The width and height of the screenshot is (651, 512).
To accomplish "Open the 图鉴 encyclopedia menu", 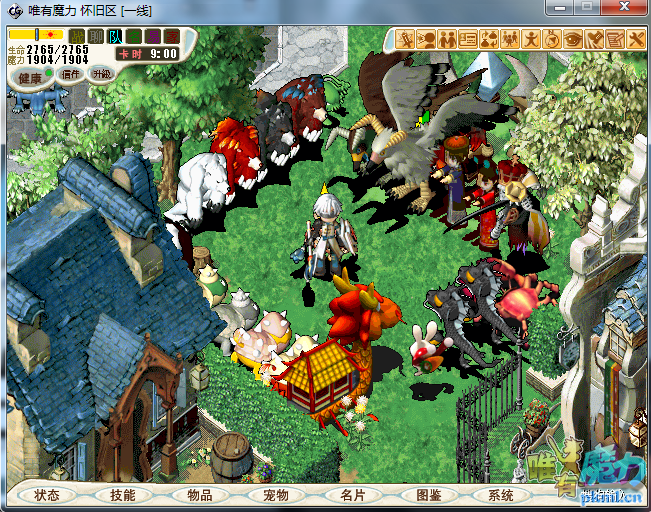I will [428, 495].
